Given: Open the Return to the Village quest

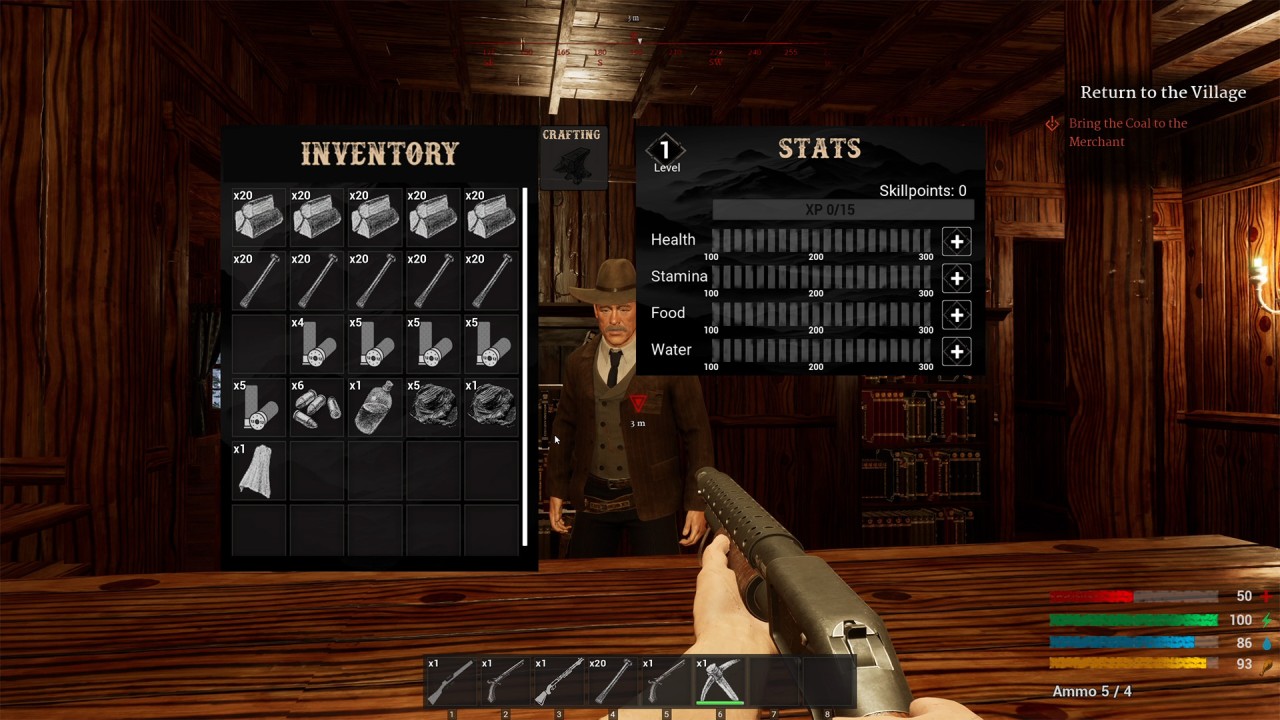Looking at the screenshot, I should (x=1162, y=92).
